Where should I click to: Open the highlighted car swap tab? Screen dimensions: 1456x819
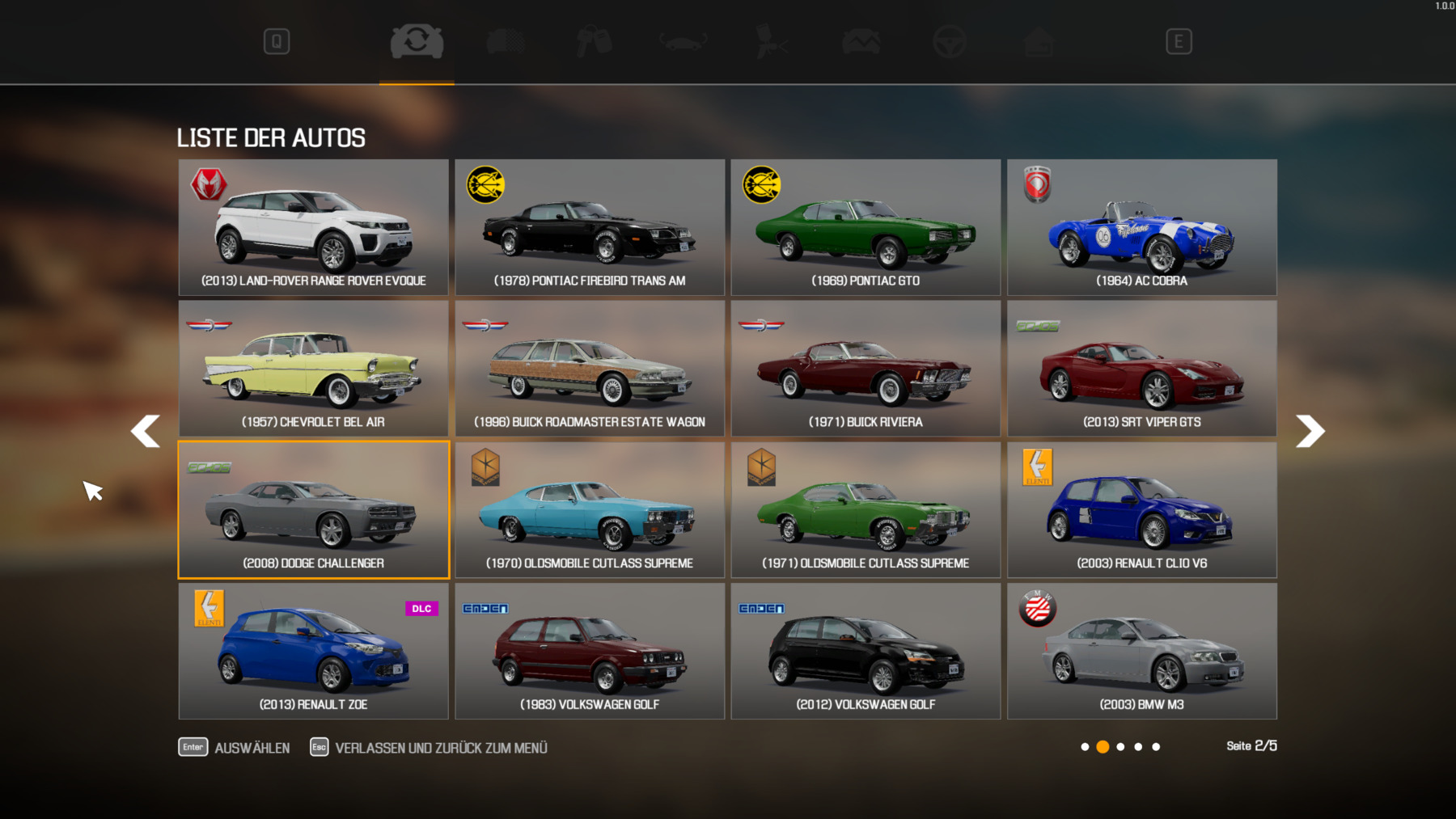tap(417, 41)
